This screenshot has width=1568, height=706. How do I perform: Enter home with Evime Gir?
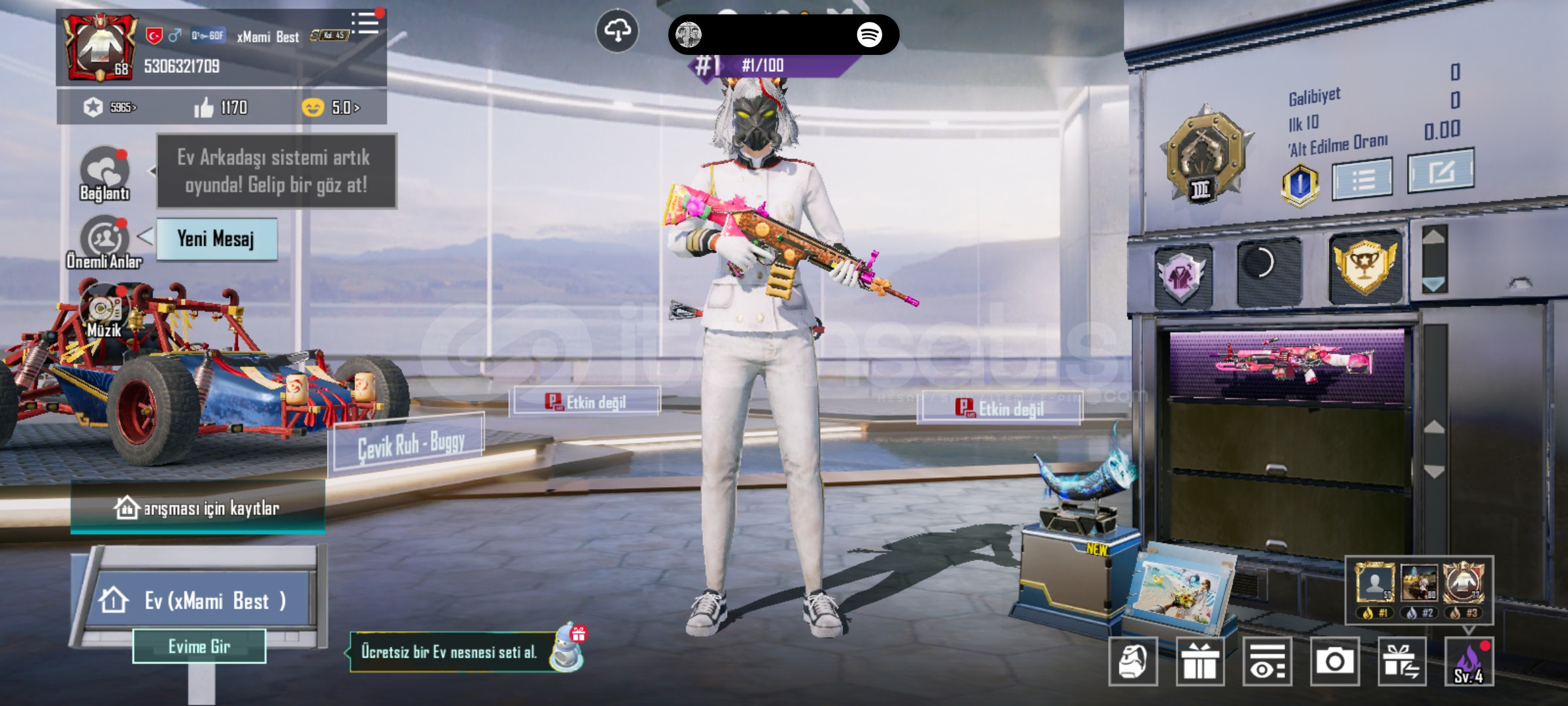pyautogui.click(x=199, y=647)
